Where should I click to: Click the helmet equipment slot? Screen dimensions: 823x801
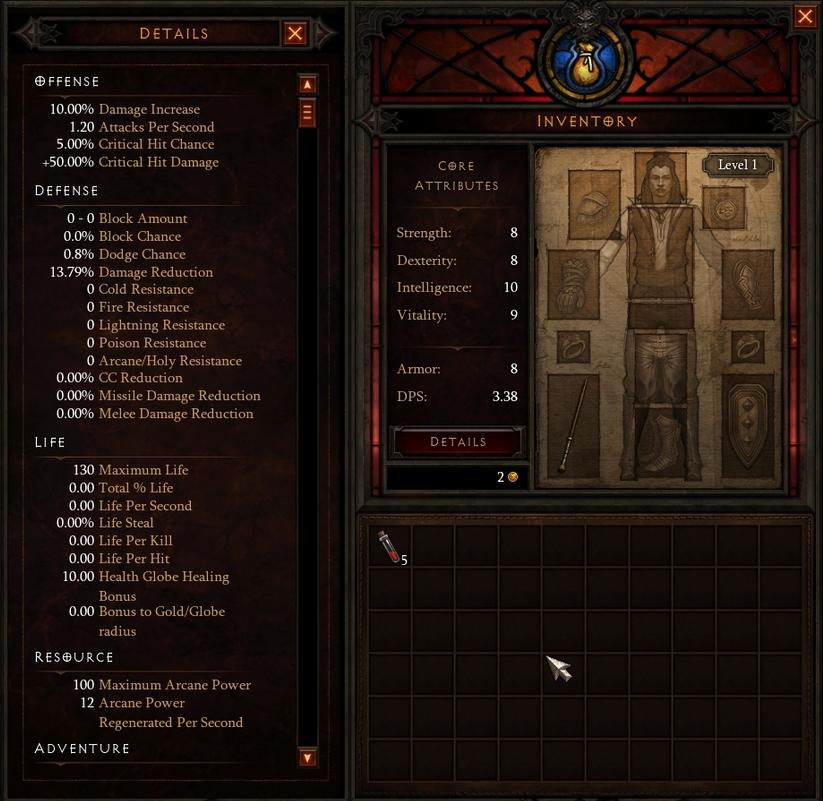tap(594, 204)
